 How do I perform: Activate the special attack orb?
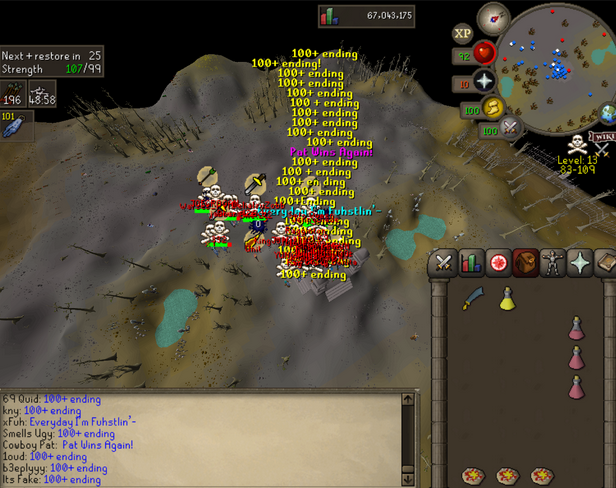tap(512, 127)
